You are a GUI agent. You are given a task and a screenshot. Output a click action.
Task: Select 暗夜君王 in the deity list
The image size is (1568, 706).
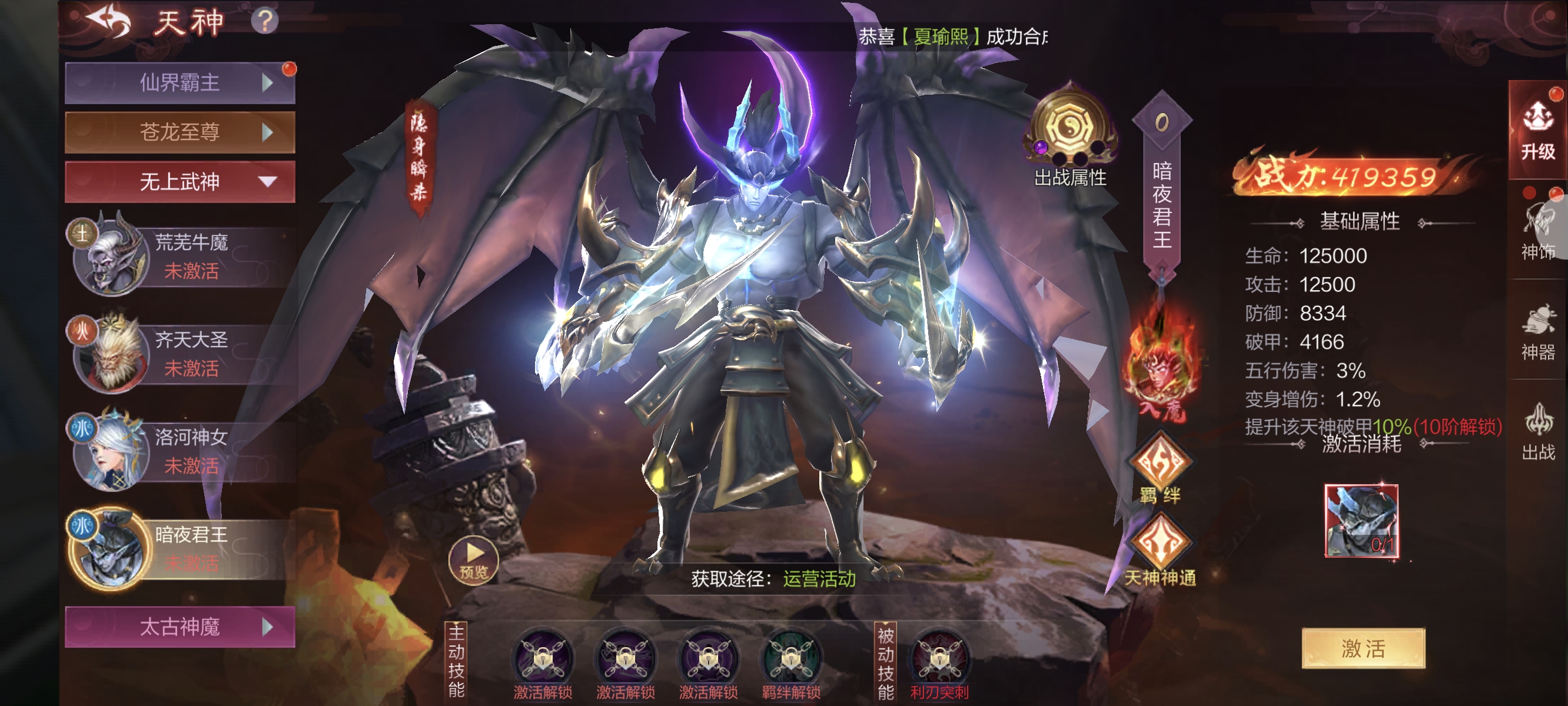[182, 548]
